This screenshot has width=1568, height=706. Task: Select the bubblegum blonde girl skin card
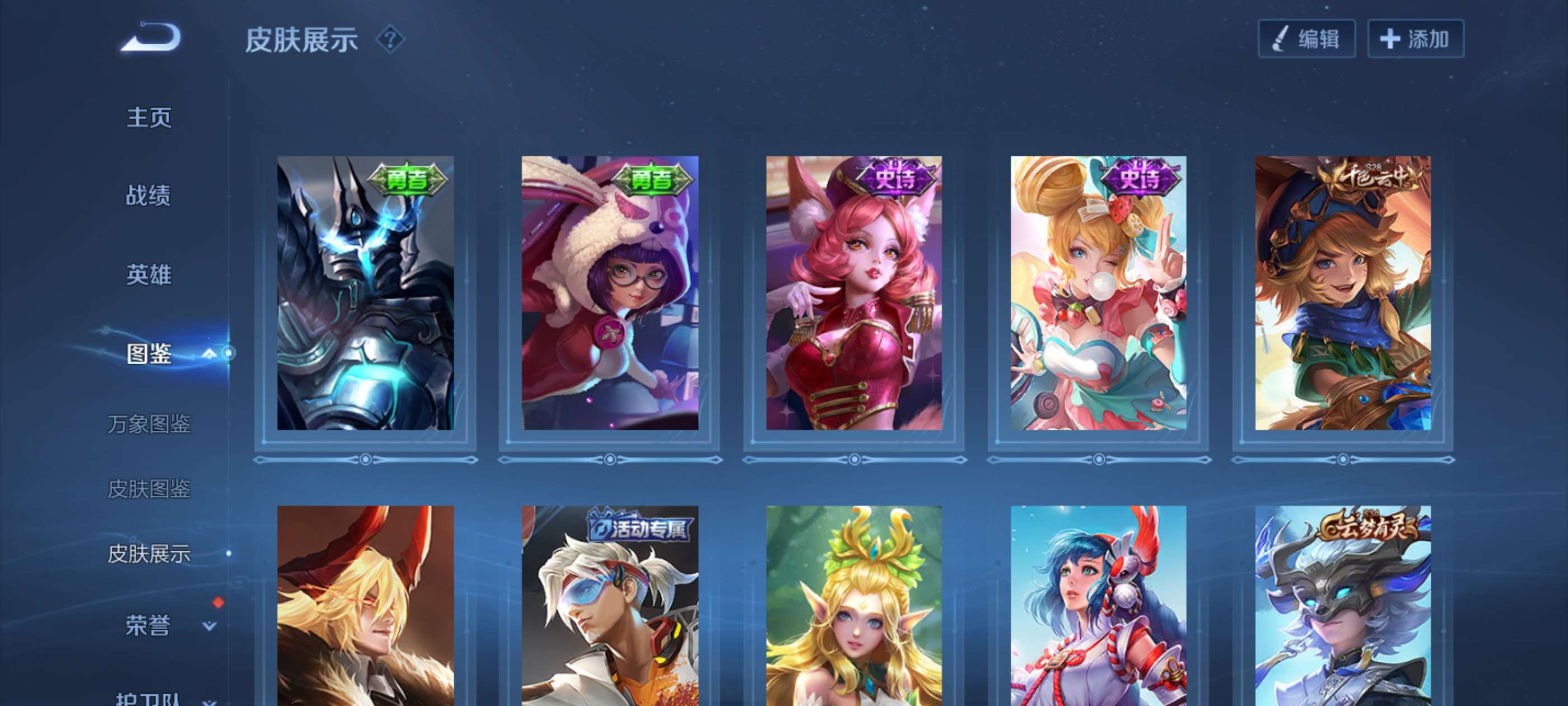tap(1098, 293)
